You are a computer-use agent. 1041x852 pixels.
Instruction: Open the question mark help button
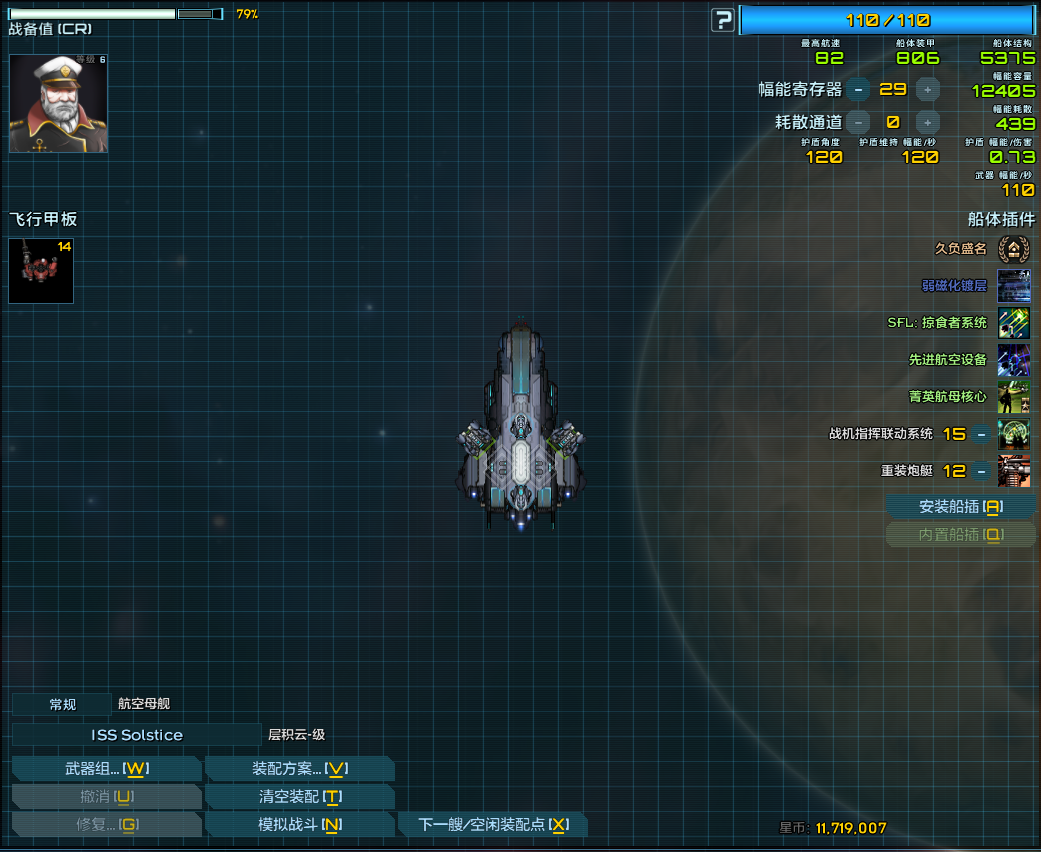pyautogui.click(x=722, y=20)
